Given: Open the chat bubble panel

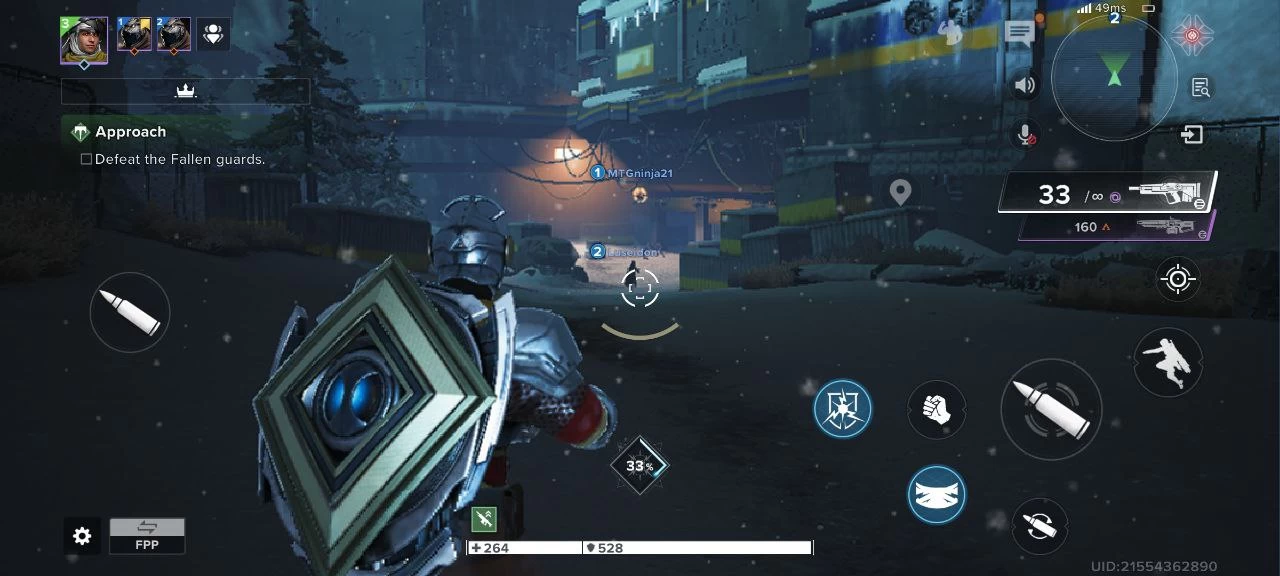Looking at the screenshot, I should tap(1019, 34).
